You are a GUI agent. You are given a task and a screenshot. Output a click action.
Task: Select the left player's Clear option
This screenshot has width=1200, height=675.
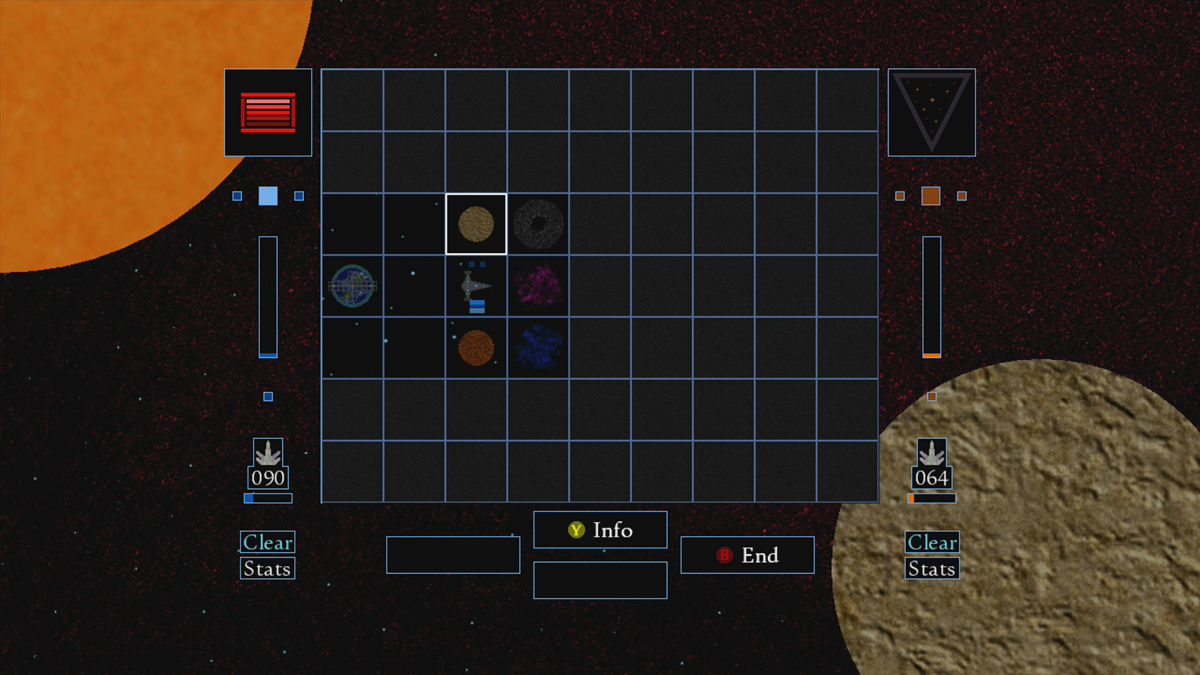[x=267, y=542]
